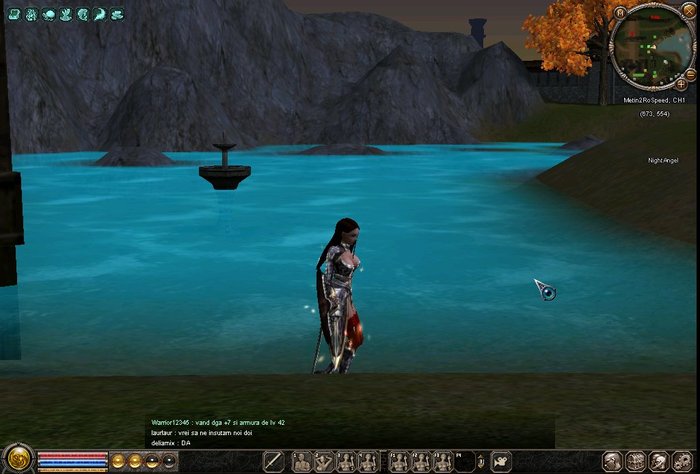Click the chat message from Warrior12346
This screenshot has width=700, height=474.
pyautogui.click(x=218, y=423)
